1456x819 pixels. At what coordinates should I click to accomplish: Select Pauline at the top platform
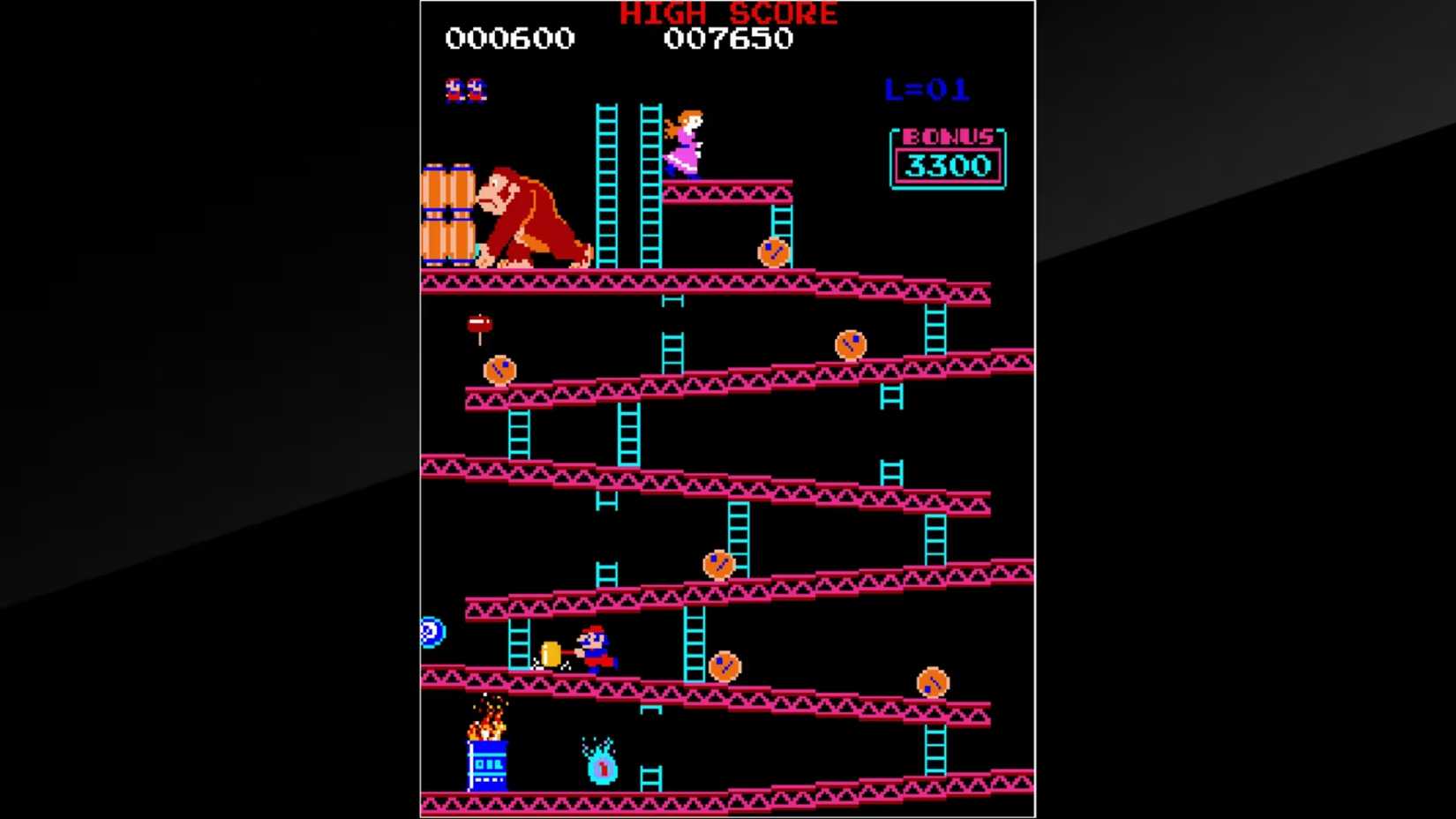click(688, 141)
